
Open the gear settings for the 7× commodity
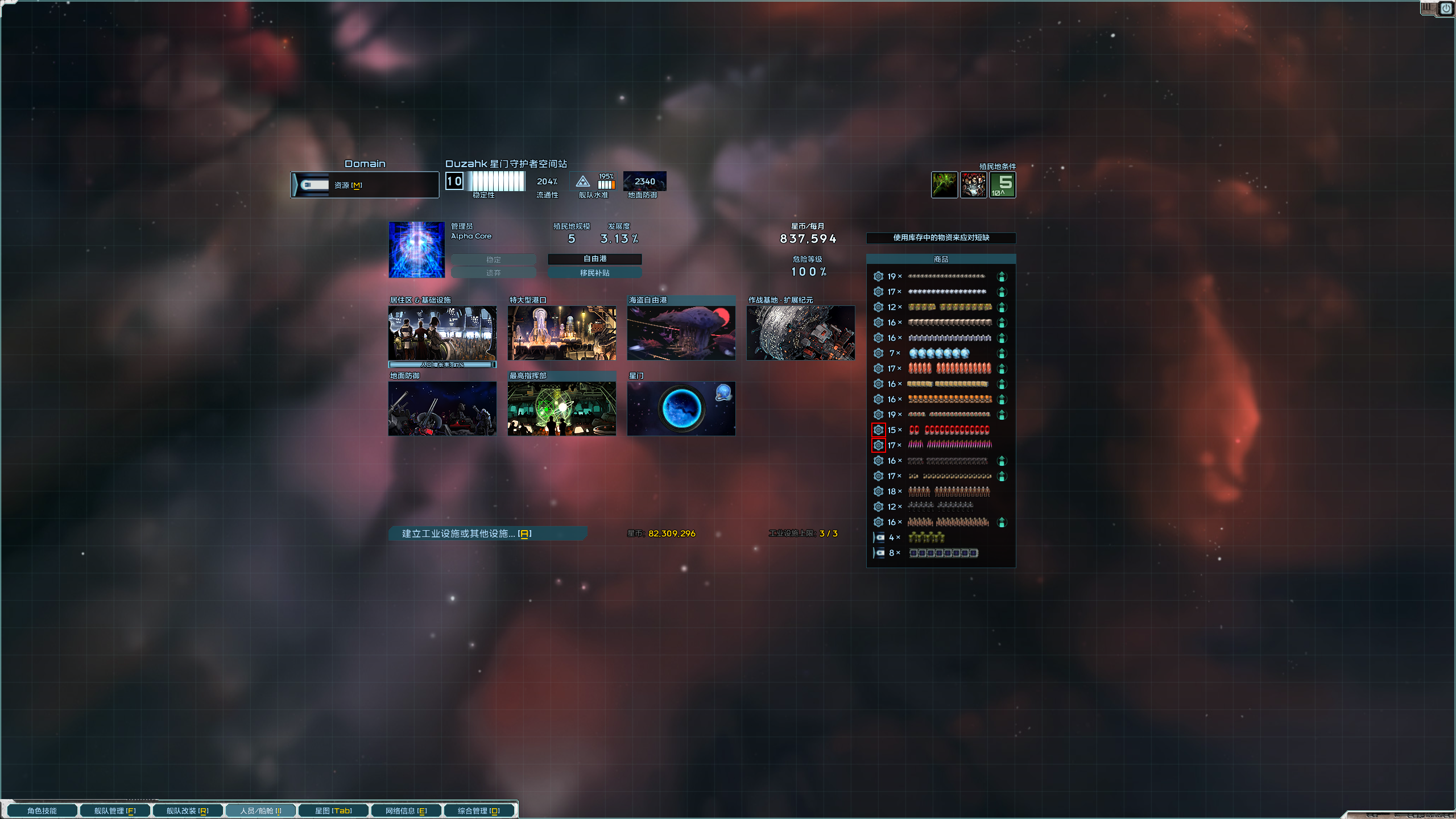pos(878,353)
